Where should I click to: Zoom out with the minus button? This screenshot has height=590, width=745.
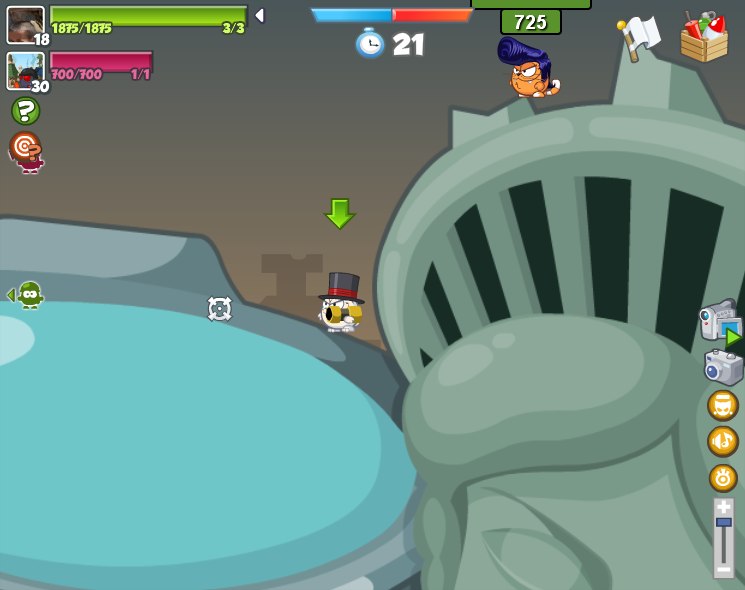(723, 569)
